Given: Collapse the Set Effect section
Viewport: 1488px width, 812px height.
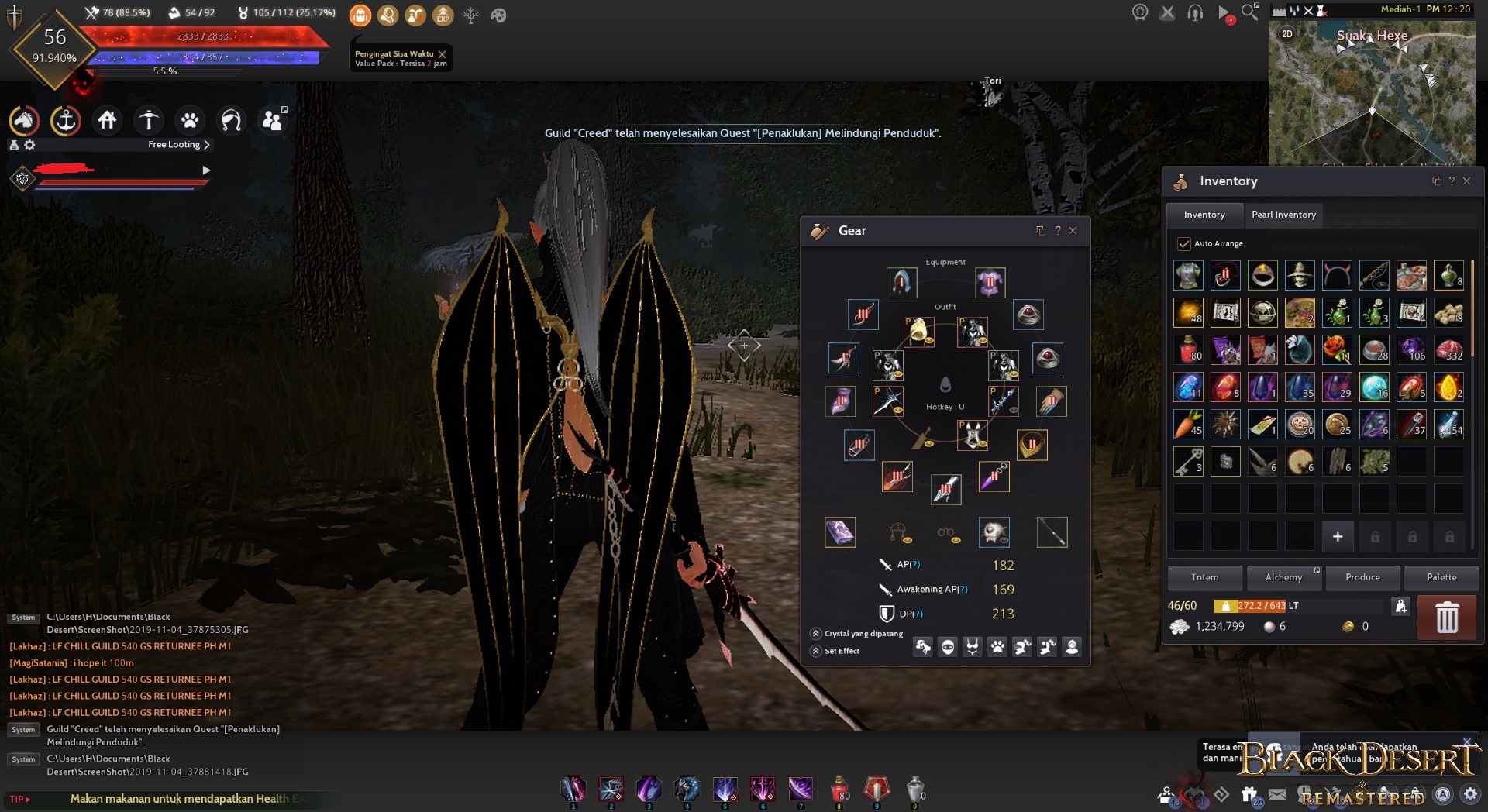Looking at the screenshot, I should 815,651.
